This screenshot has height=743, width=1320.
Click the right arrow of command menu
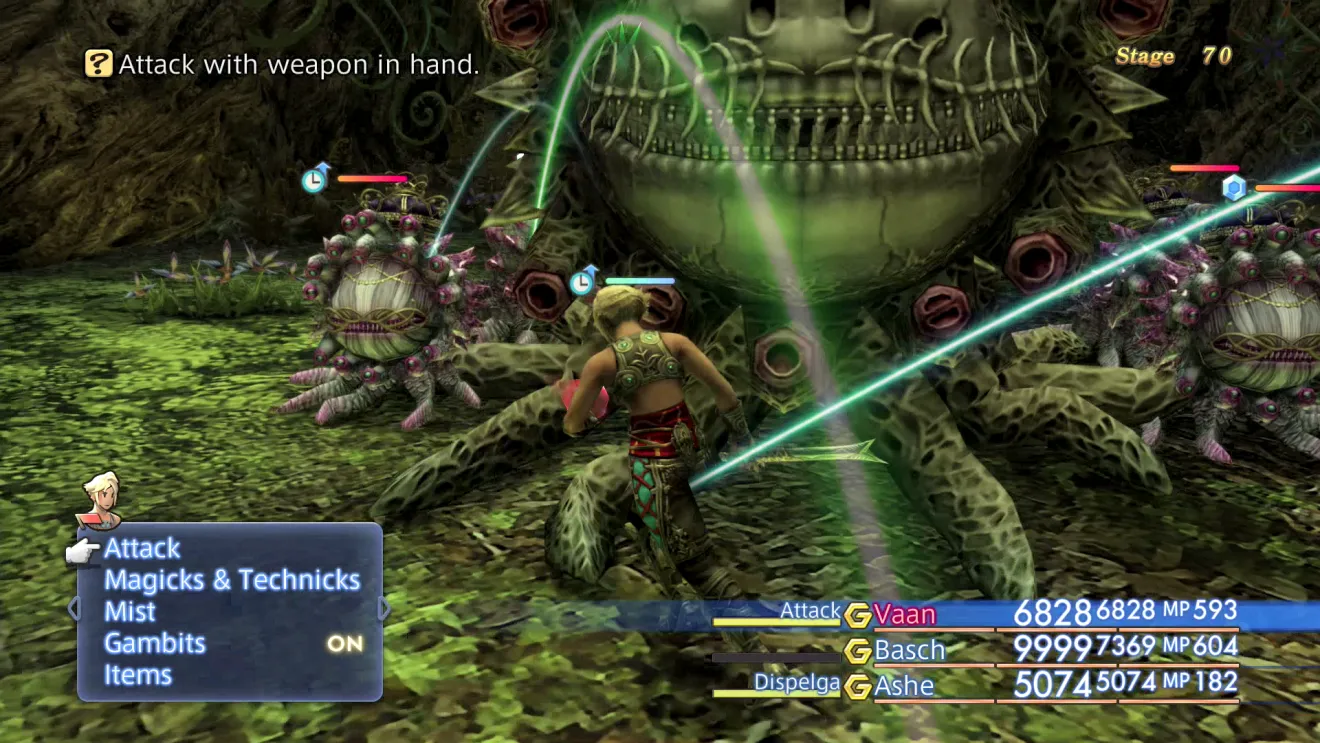tap(385, 609)
